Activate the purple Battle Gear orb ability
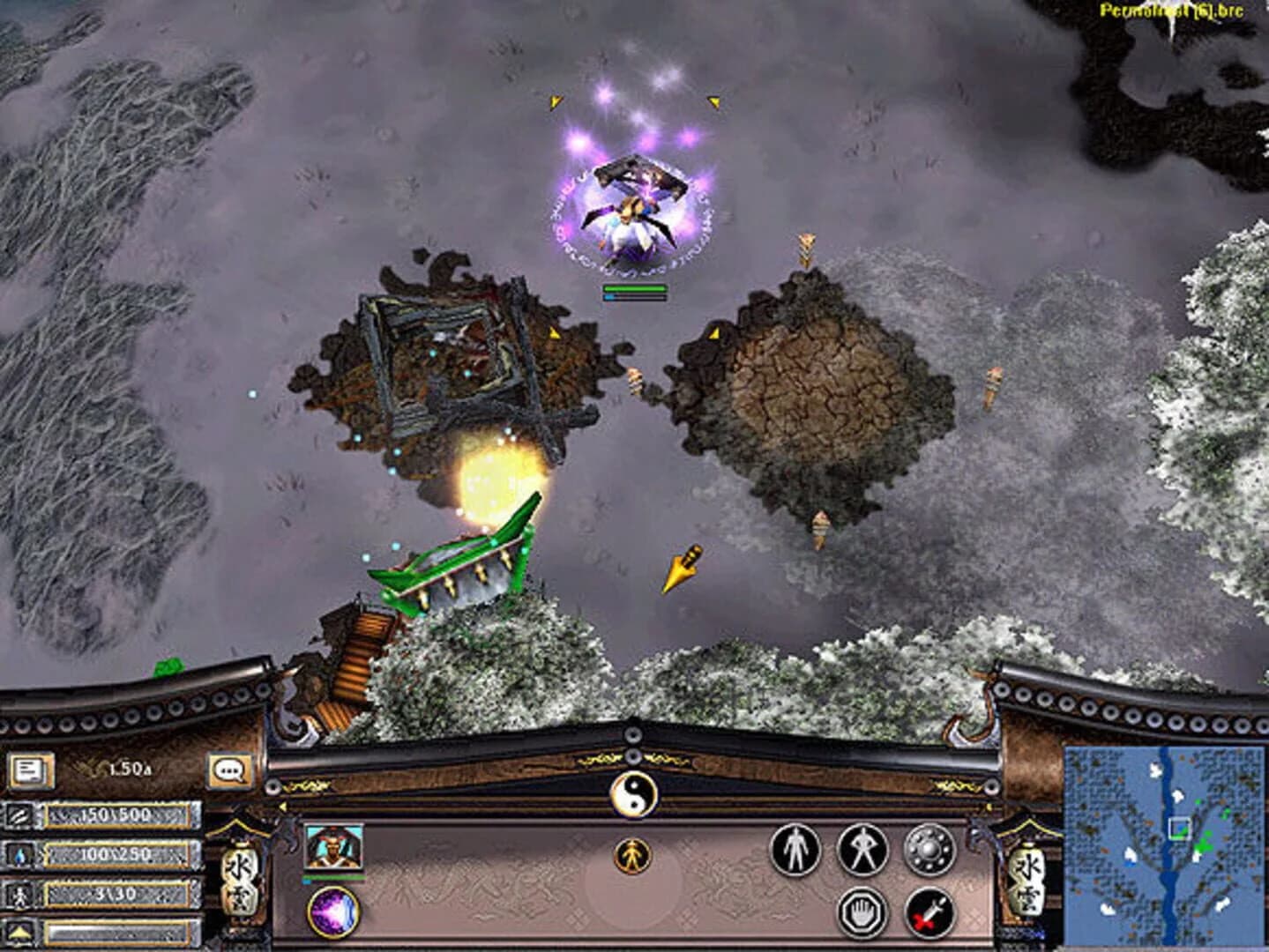 pos(333,910)
